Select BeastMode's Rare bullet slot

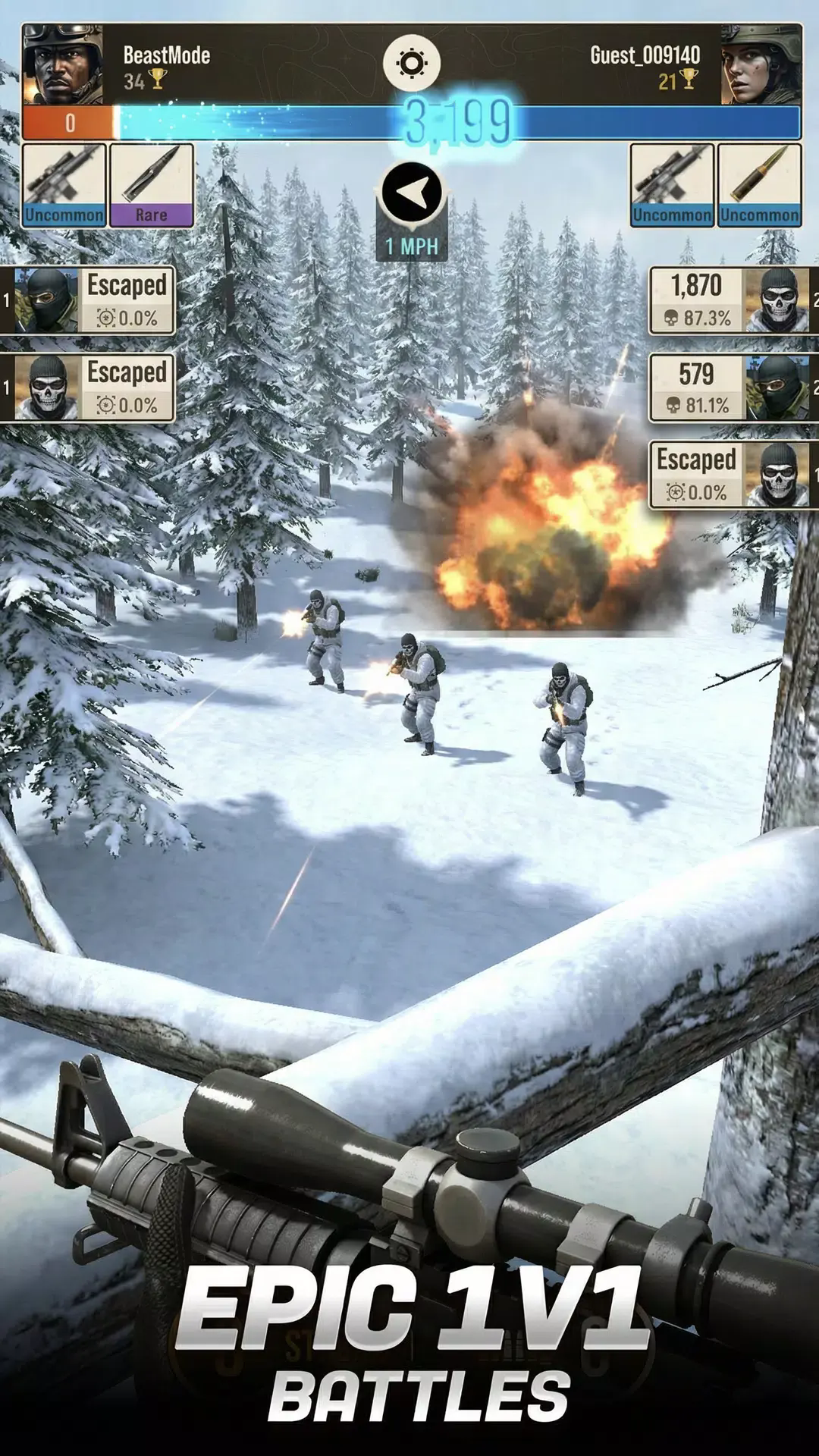(151, 185)
